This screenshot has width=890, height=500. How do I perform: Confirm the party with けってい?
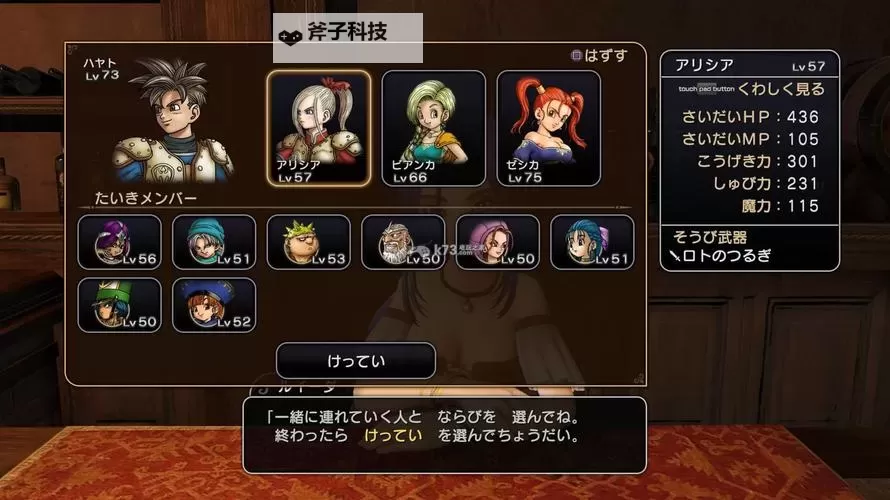(355, 360)
